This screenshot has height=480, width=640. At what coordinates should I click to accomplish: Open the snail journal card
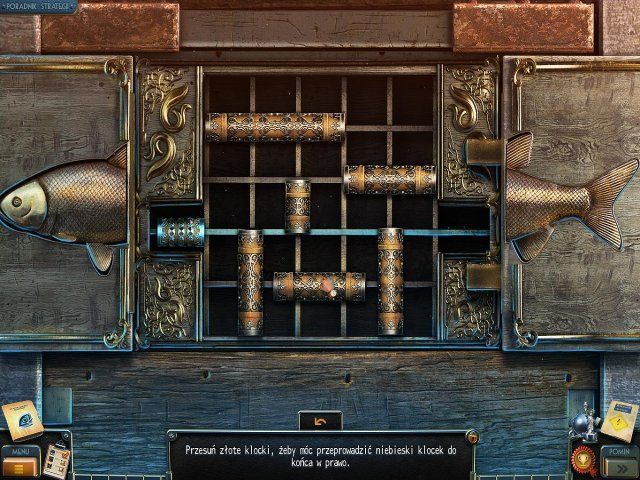click(23, 420)
